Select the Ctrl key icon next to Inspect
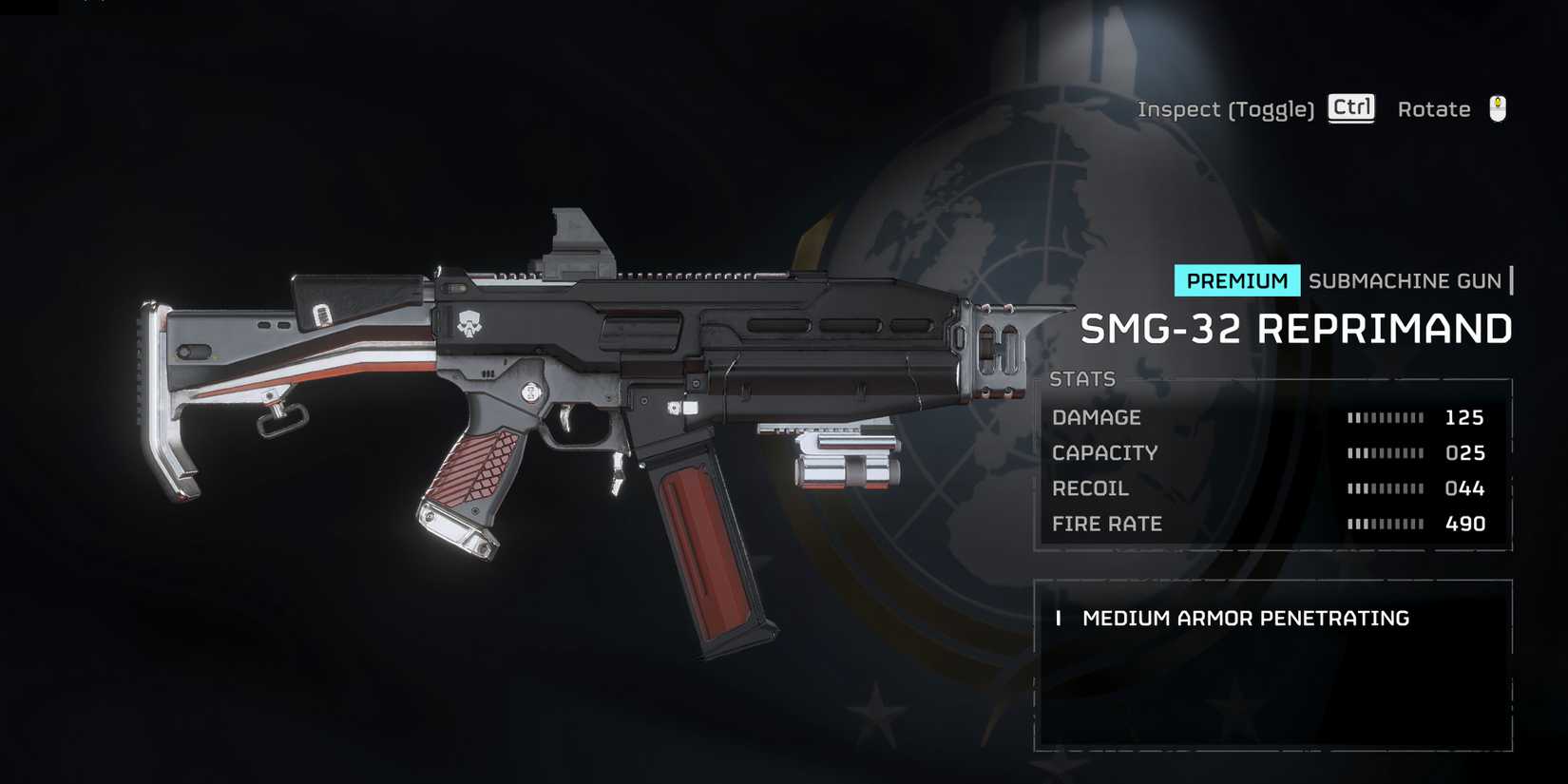The image size is (1568, 784). tap(1350, 107)
